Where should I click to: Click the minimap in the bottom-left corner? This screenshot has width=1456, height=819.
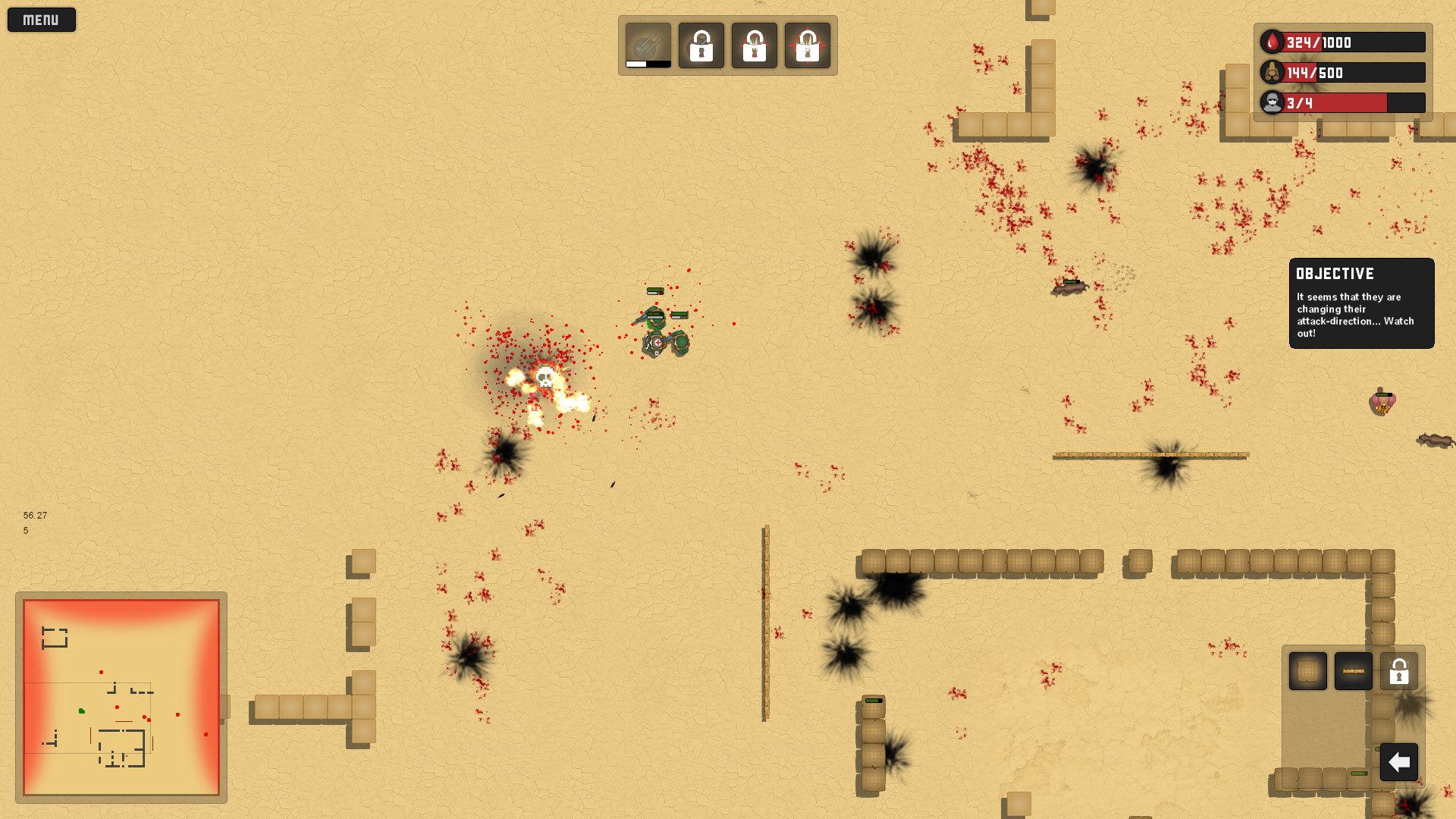[121, 698]
